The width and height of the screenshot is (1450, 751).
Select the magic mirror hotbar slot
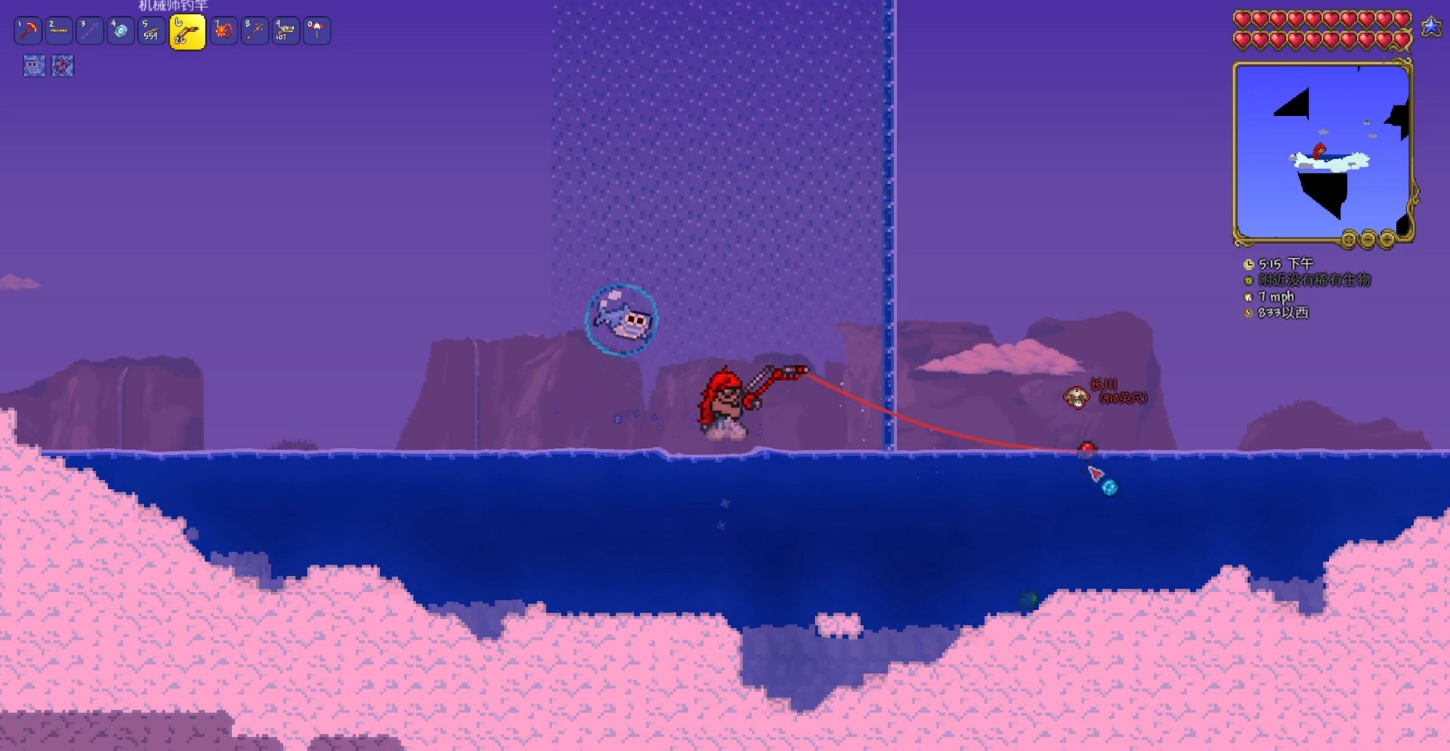coord(120,31)
